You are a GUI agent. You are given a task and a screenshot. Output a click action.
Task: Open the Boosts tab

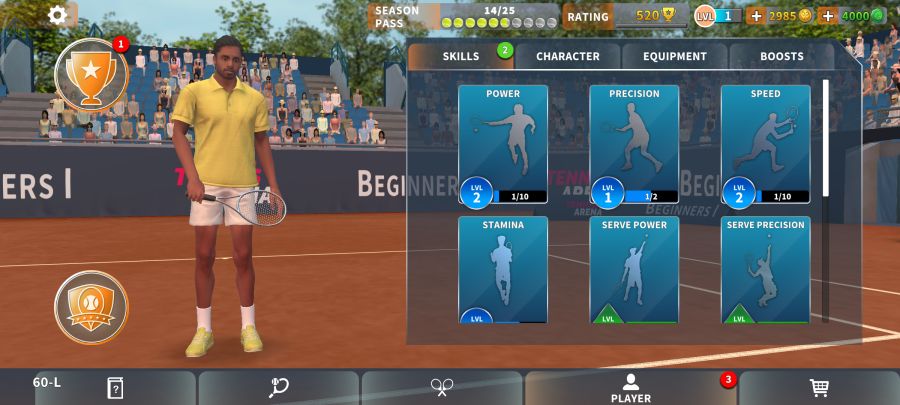pyautogui.click(x=781, y=56)
